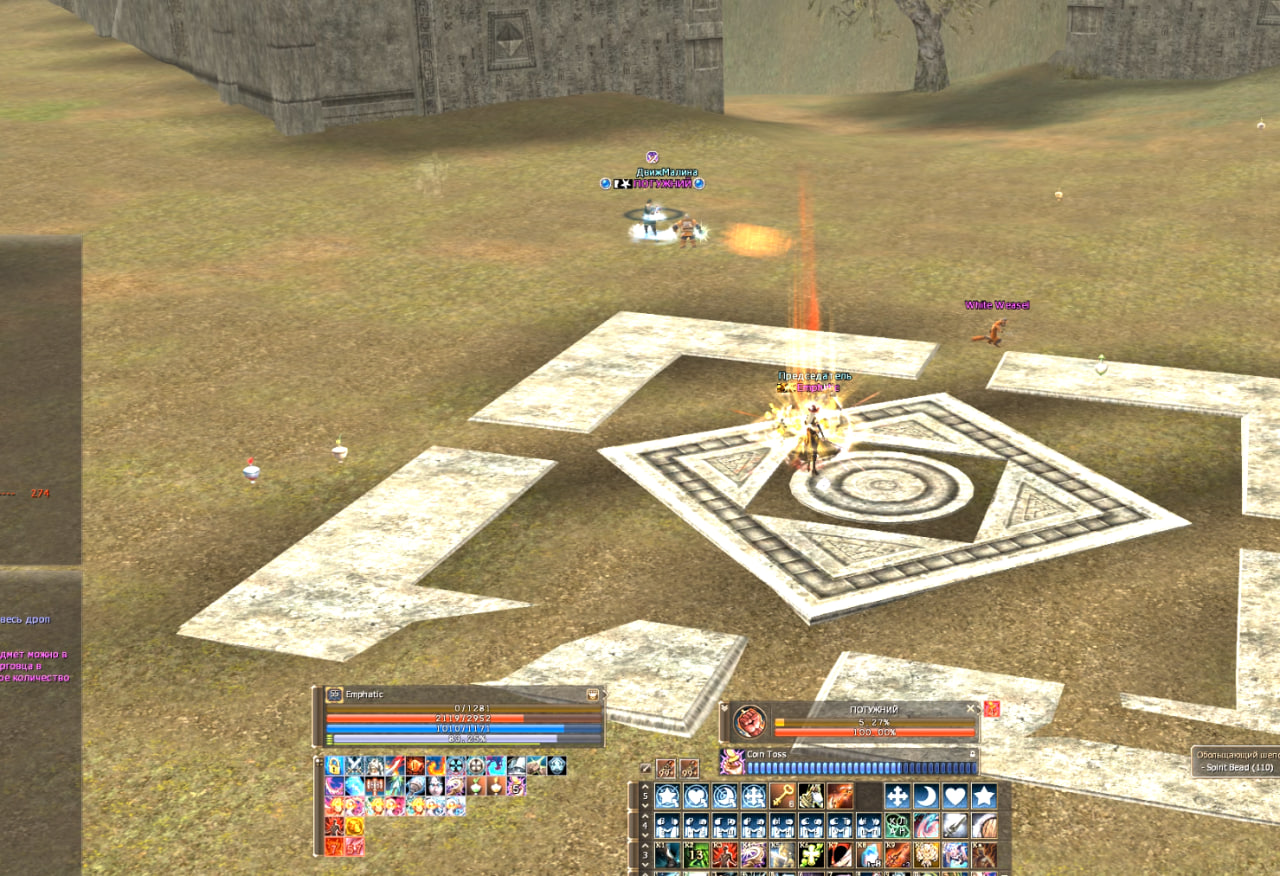Screen dimensions: 1280x876
Task: Activate the solid white heart hotbar skill
Action: tap(956, 796)
